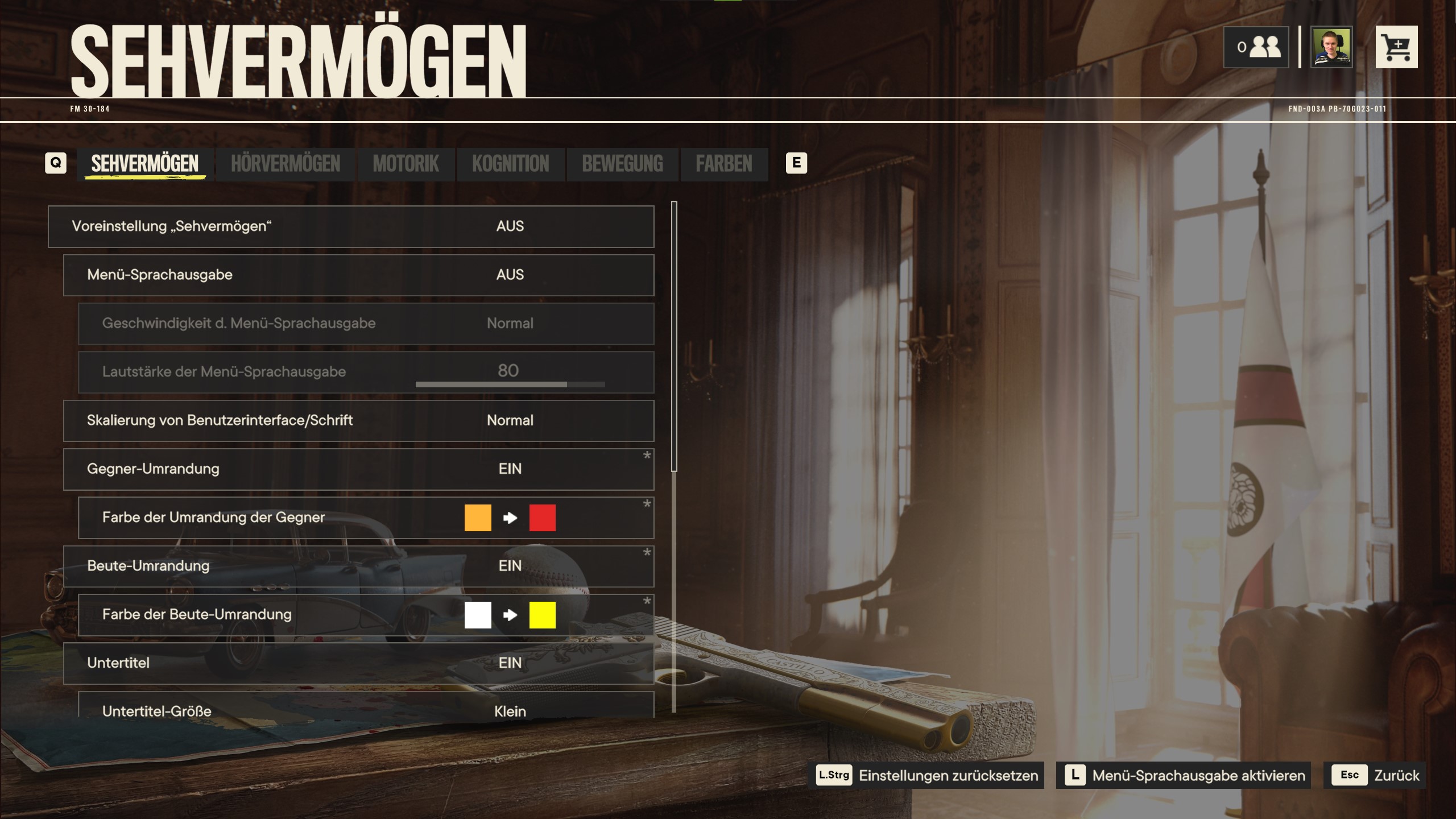Open the friends list icon
Viewport: 1456px width, 819px height.
(1256, 47)
